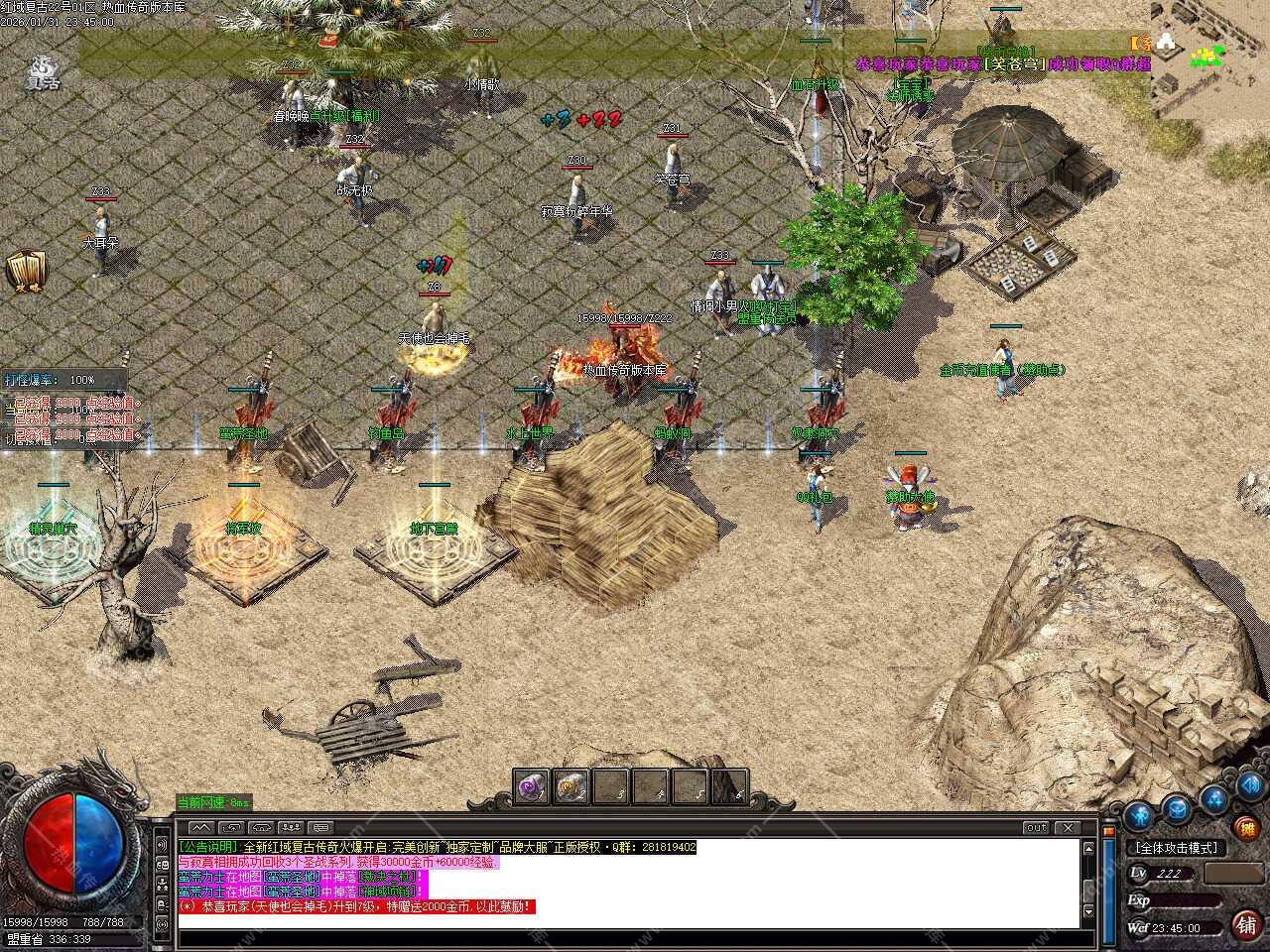Toggle the topmost chat channel button with sound-wave icon
The image size is (1270, 952).
point(162,845)
